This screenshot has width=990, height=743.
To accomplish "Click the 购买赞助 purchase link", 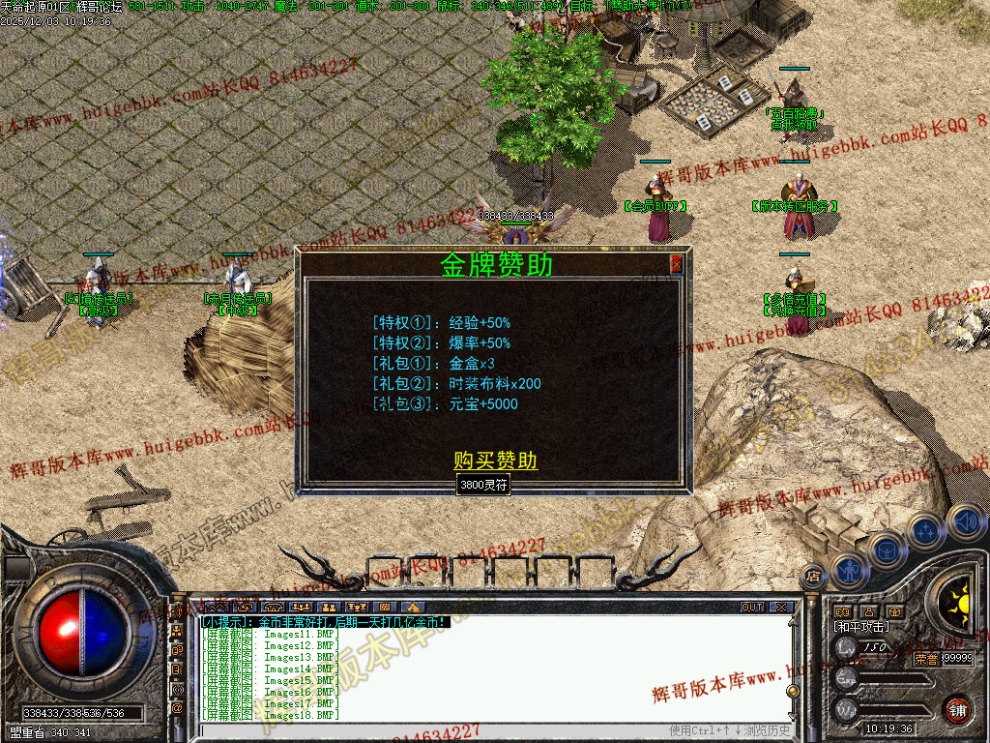I will 495,461.
